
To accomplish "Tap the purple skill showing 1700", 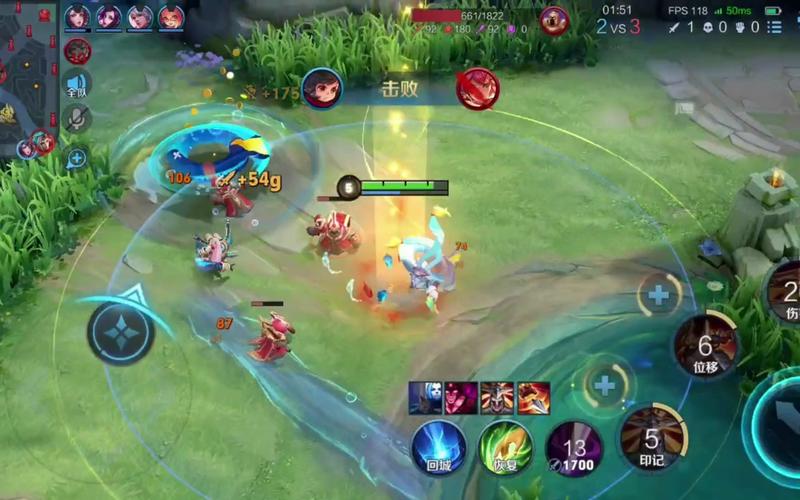I will click(x=573, y=448).
